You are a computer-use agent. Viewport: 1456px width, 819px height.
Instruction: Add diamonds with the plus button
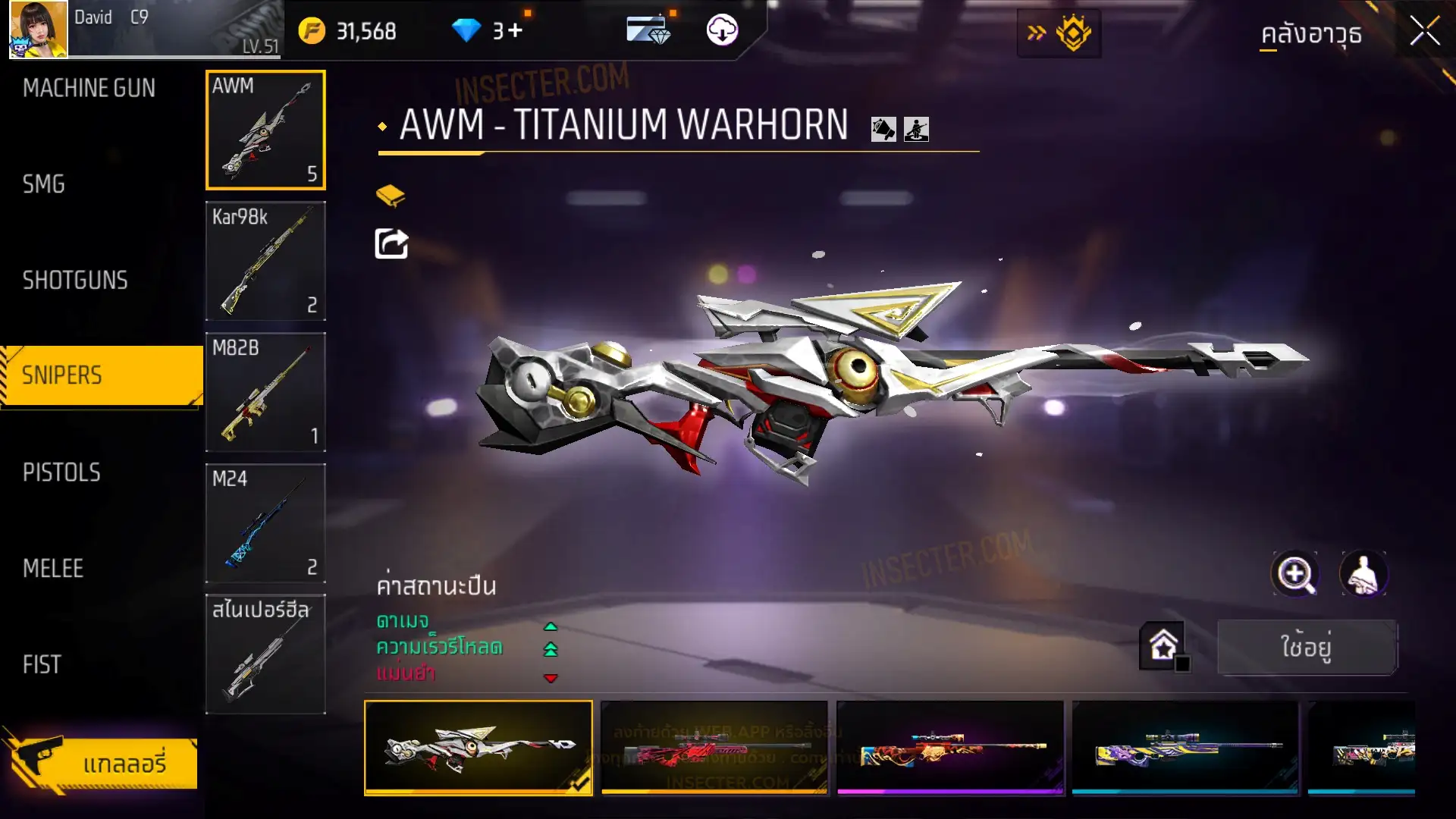(516, 31)
